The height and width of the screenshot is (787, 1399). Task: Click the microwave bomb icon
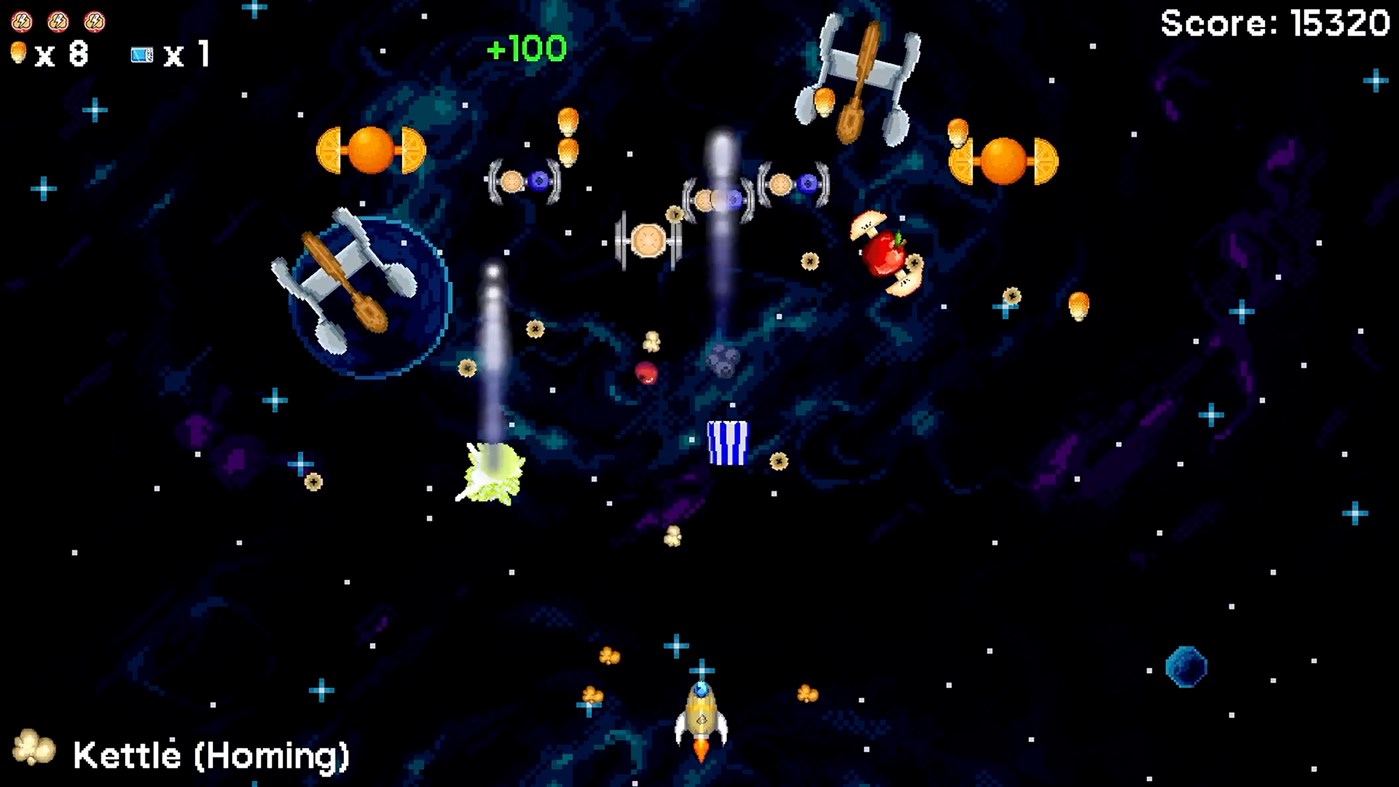click(x=140, y=55)
